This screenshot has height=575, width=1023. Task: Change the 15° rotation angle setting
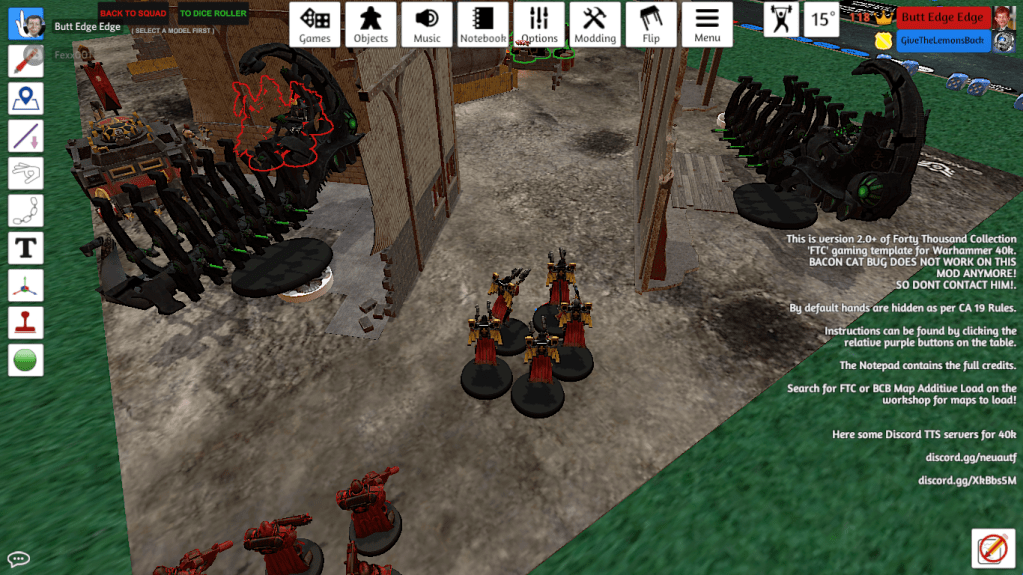(x=822, y=19)
